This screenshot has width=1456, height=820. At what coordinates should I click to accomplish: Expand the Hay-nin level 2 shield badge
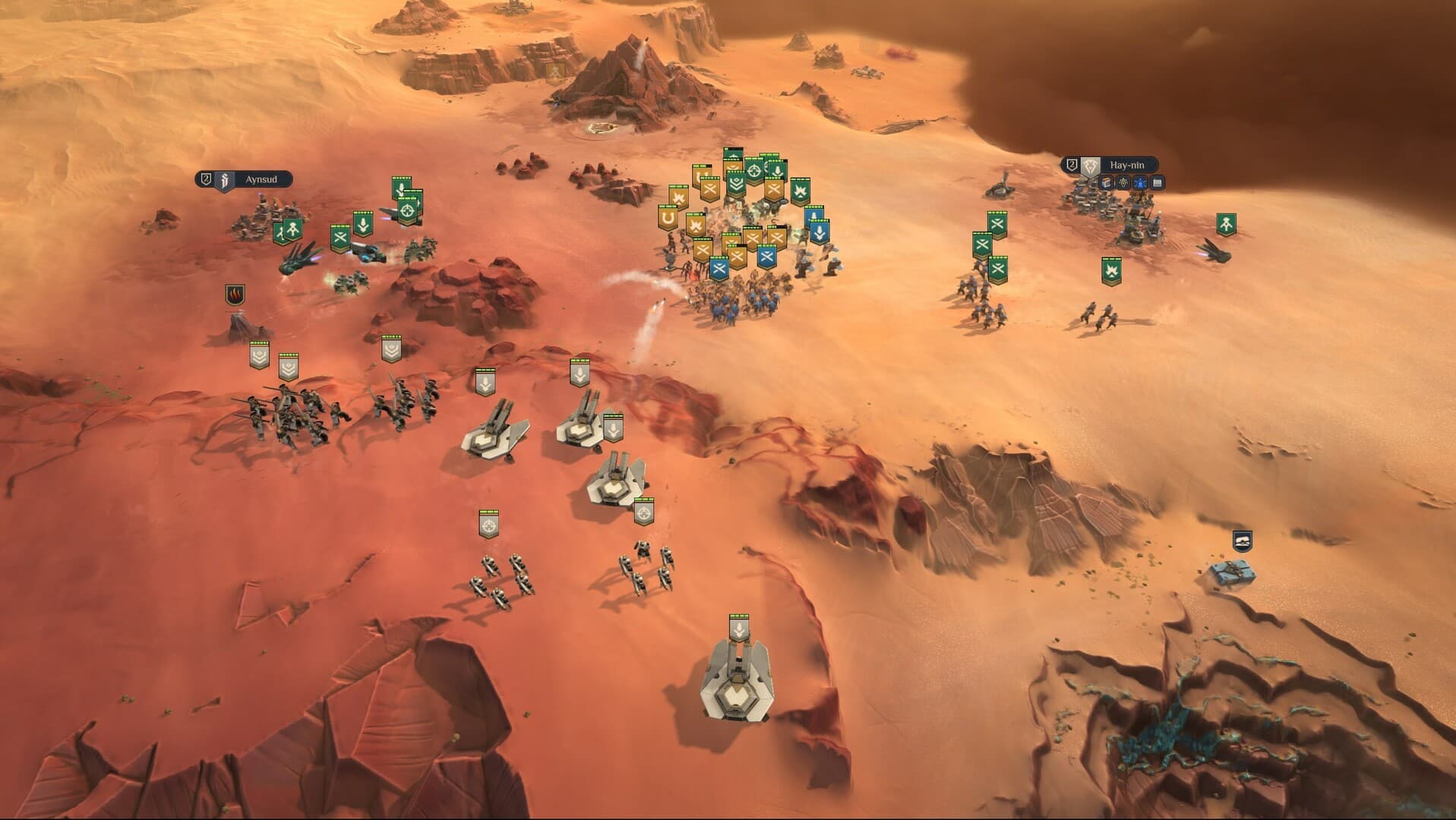tap(1072, 165)
